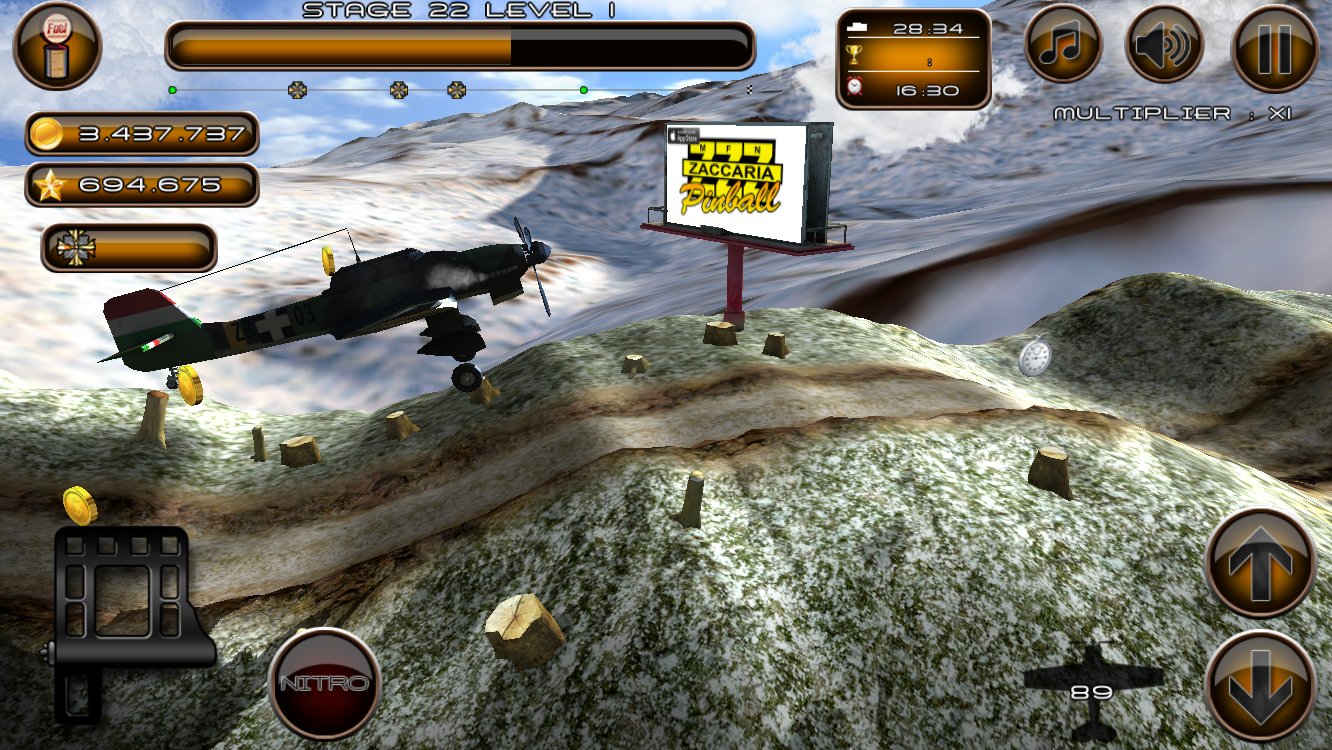Open the fuel canister indicator

(57, 43)
